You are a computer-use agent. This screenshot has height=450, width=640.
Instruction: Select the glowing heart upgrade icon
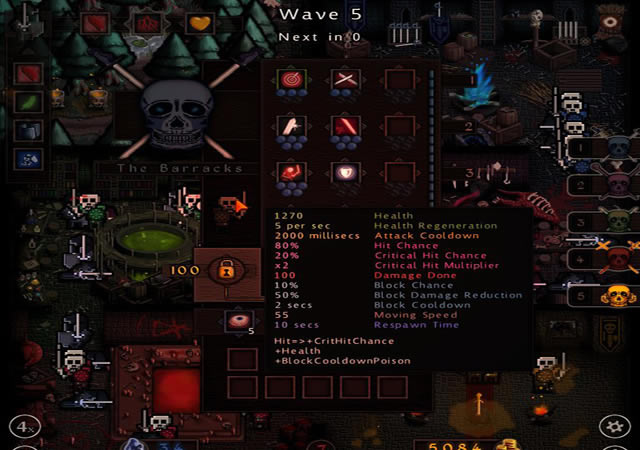[x=346, y=173]
